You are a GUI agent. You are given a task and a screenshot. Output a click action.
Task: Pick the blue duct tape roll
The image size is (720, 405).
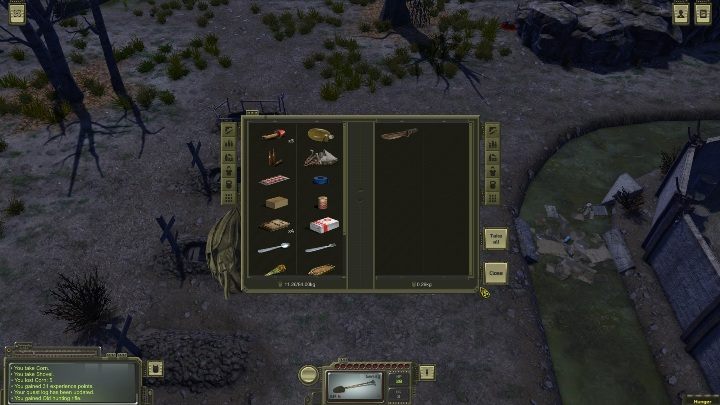[321, 180]
